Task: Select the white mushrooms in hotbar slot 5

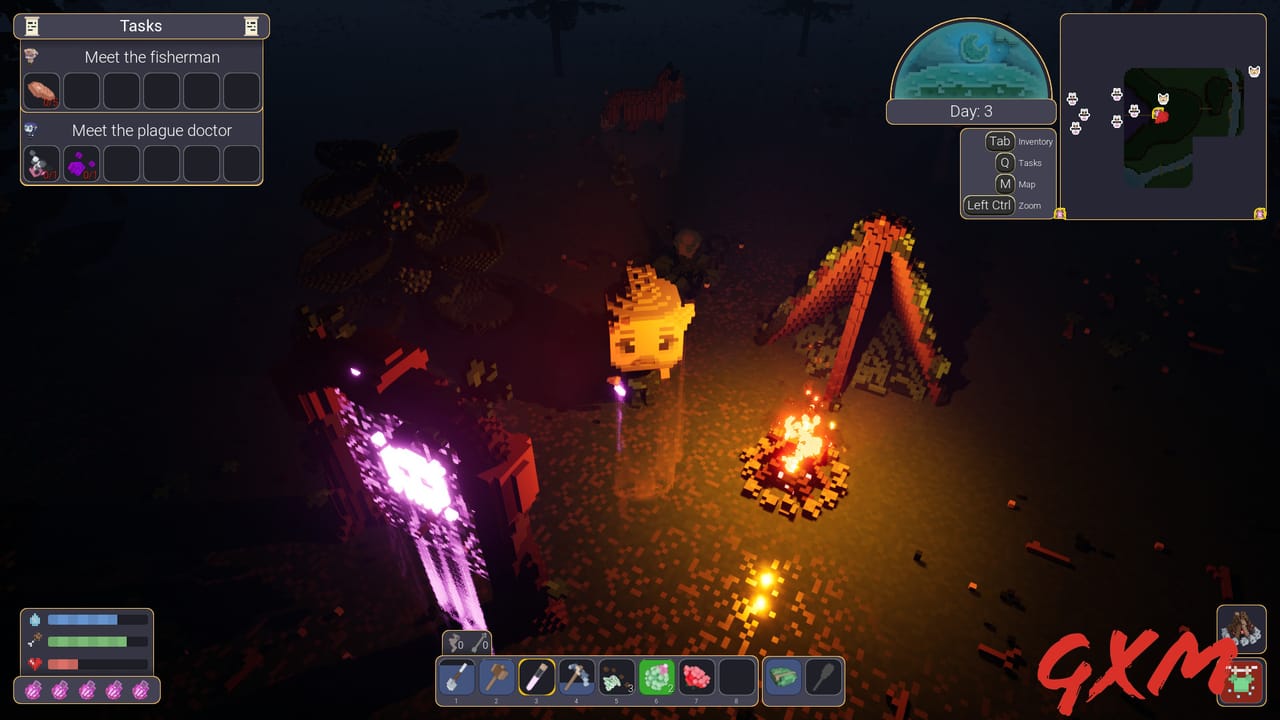Action: pyautogui.click(x=617, y=677)
